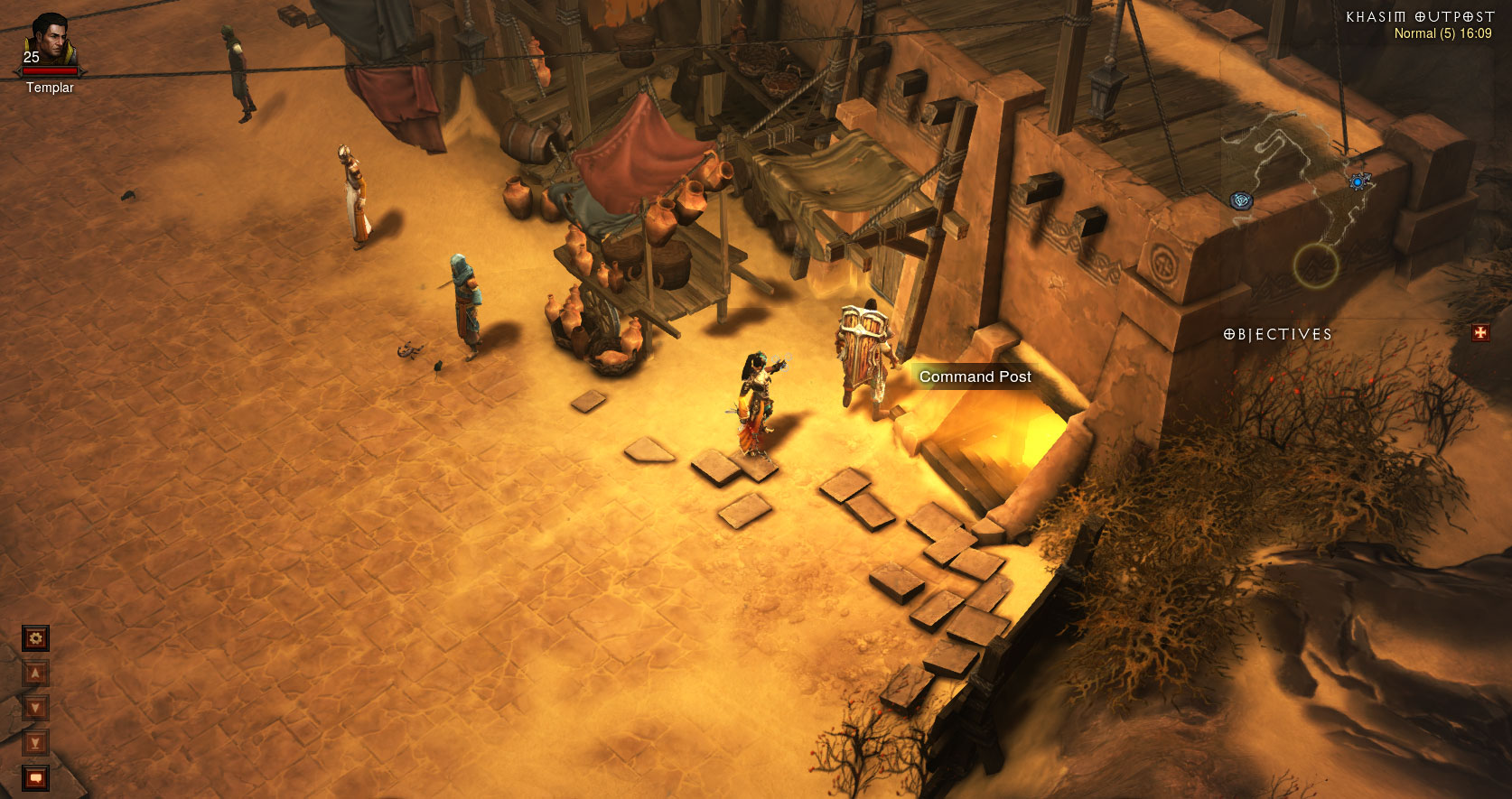Jump to chat bottom with underlined arrow
Viewport: 1512px width, 799px height.
point(35,743)
